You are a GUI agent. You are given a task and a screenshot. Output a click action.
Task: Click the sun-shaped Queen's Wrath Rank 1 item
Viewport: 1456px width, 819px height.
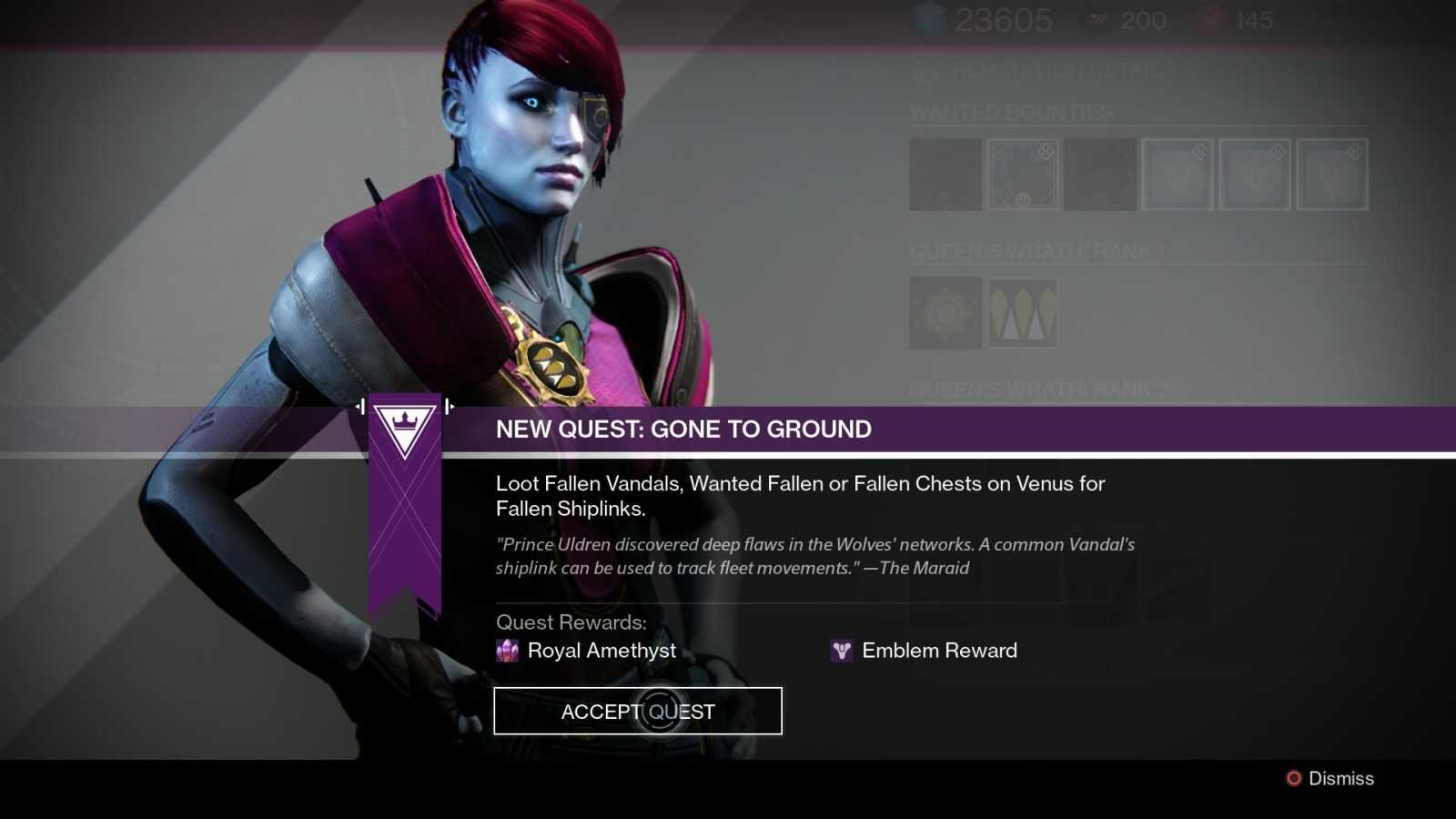(945, 314)
